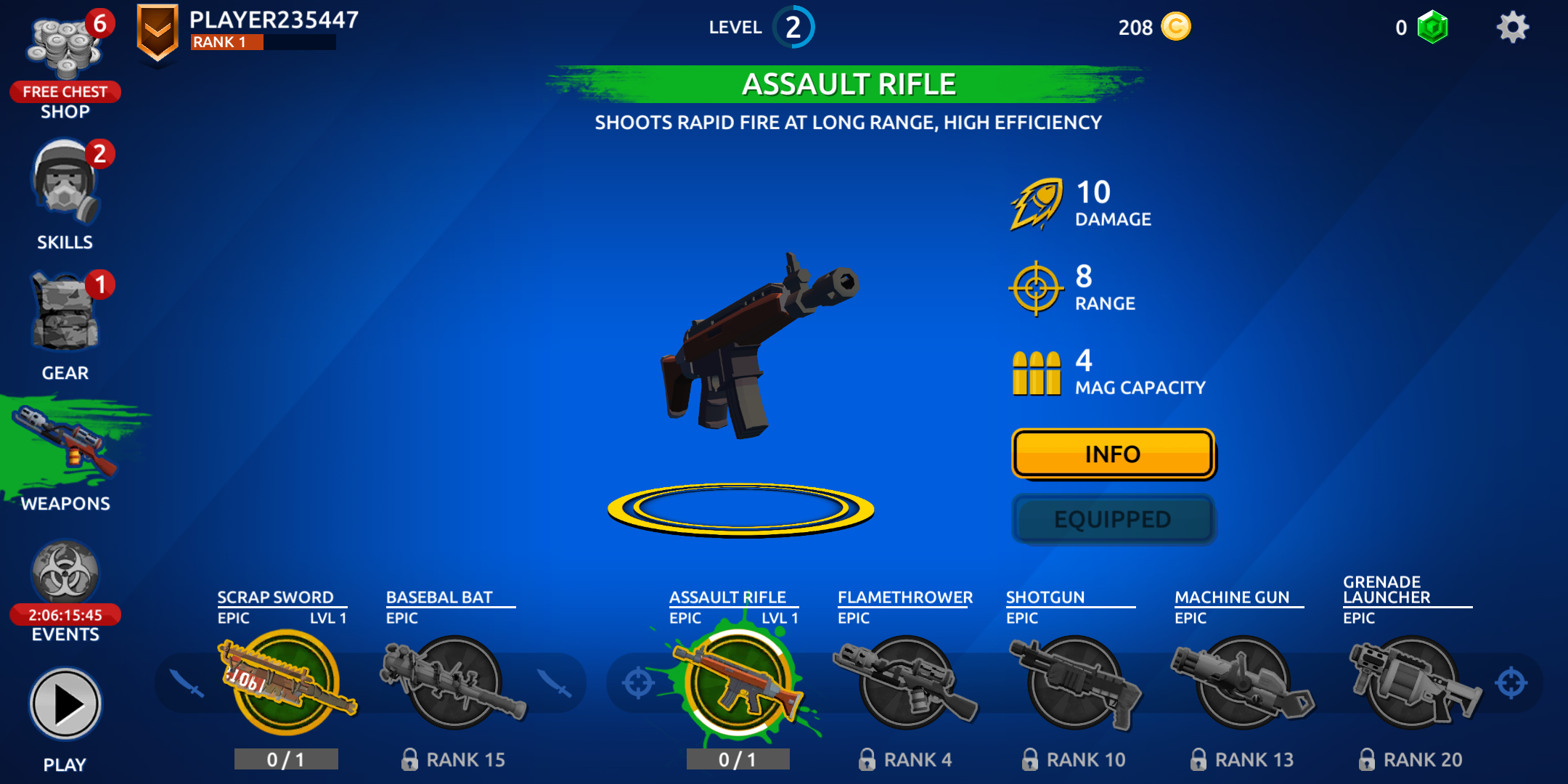
Task: Select the Scrap Sword weapon
Action: [285, 682]
